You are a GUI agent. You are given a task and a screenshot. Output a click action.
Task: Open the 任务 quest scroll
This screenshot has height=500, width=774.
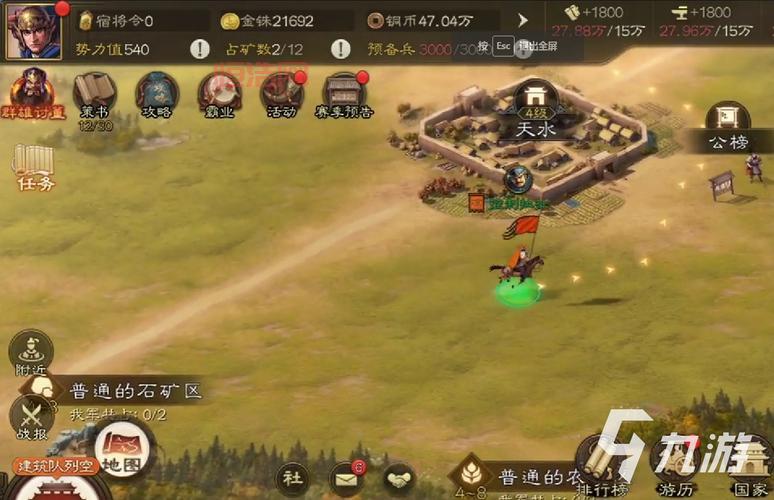36,166
